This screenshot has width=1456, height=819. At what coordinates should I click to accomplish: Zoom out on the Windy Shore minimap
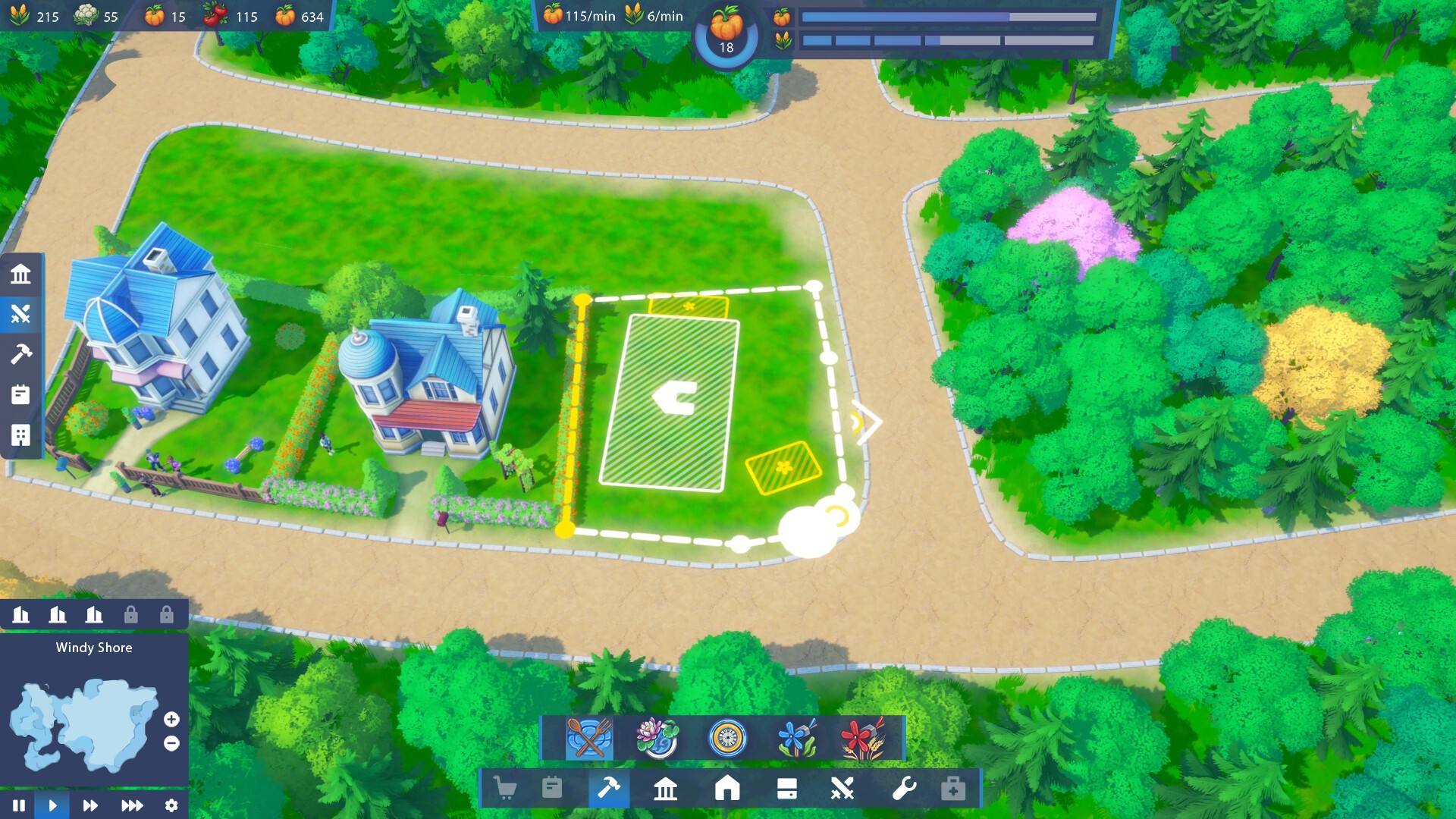pyautogui.click(x=171, y=744)
